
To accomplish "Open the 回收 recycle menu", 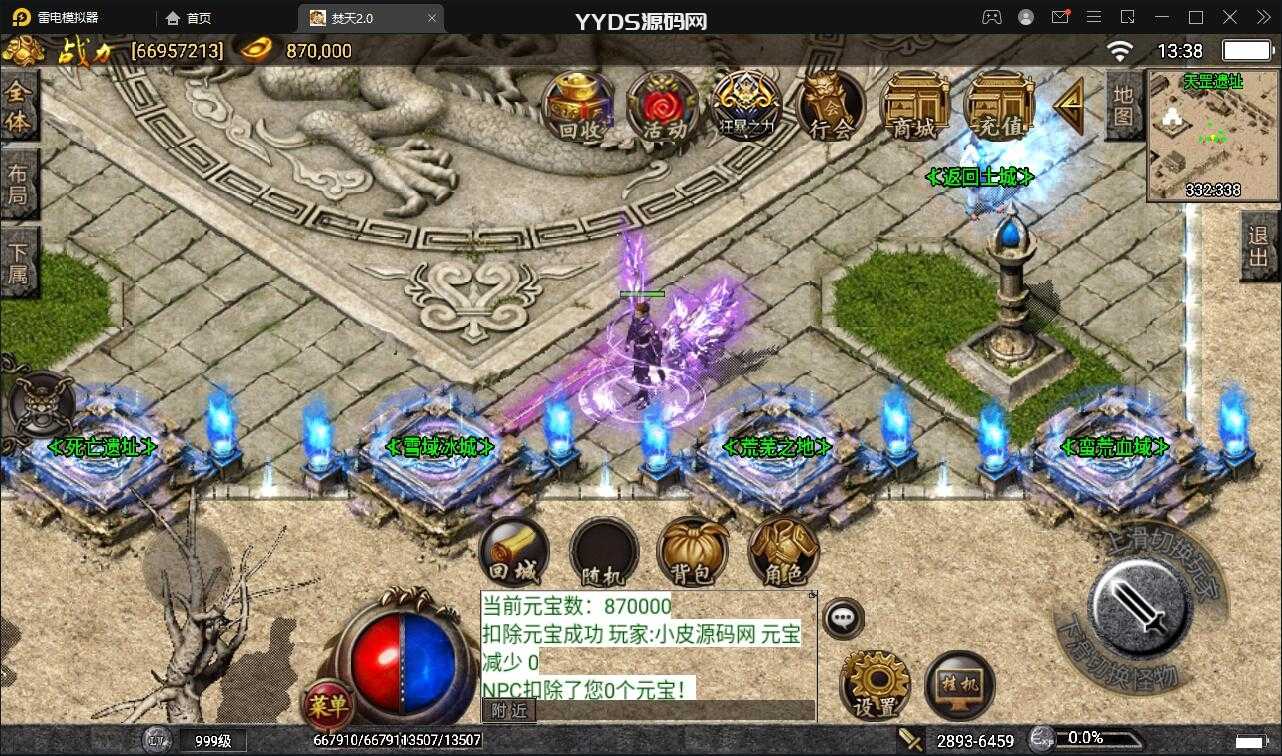I will 578,105.
